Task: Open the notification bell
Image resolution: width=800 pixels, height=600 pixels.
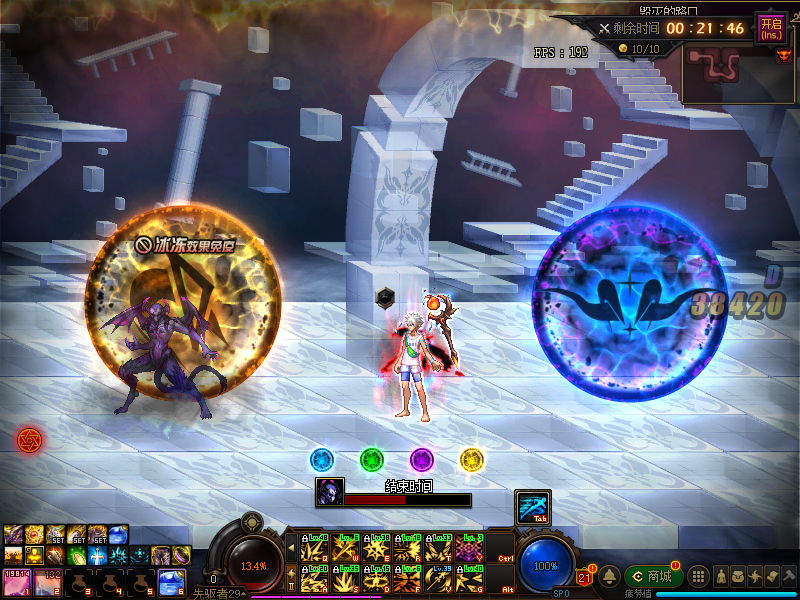Action: click(609, 576)
